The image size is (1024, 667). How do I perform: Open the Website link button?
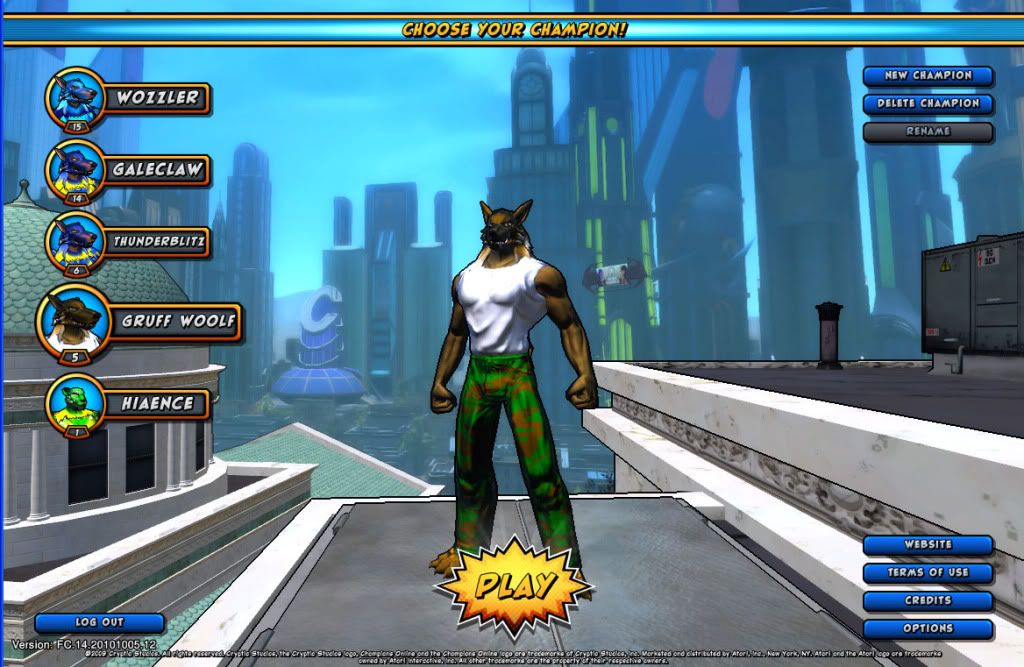pos(928,545)
